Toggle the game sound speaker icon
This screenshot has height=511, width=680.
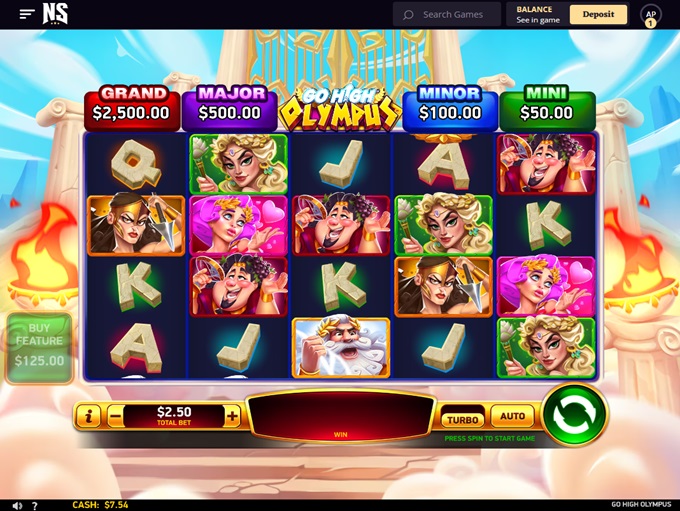[x=17, y=505]
